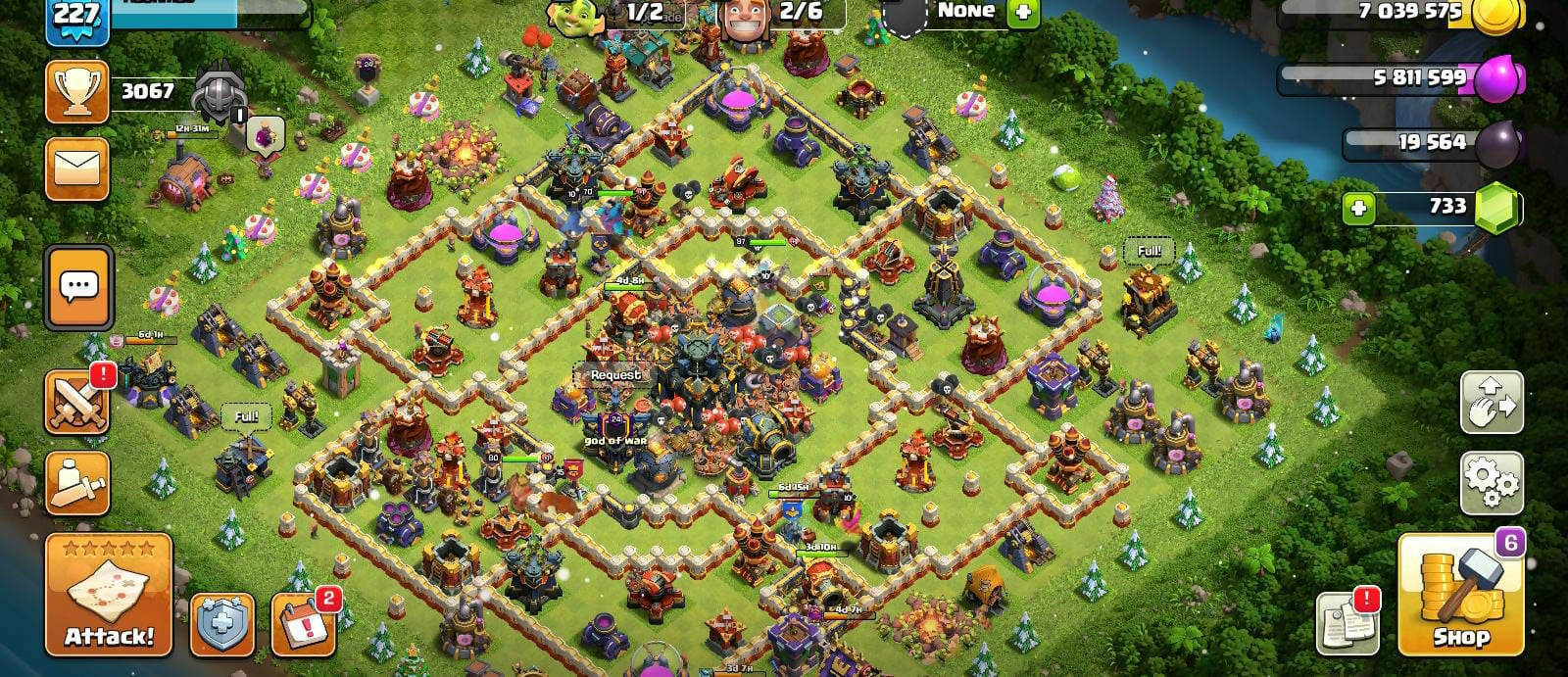
Task: Tap the orange Attack! map button
Action: click(109, 595)
